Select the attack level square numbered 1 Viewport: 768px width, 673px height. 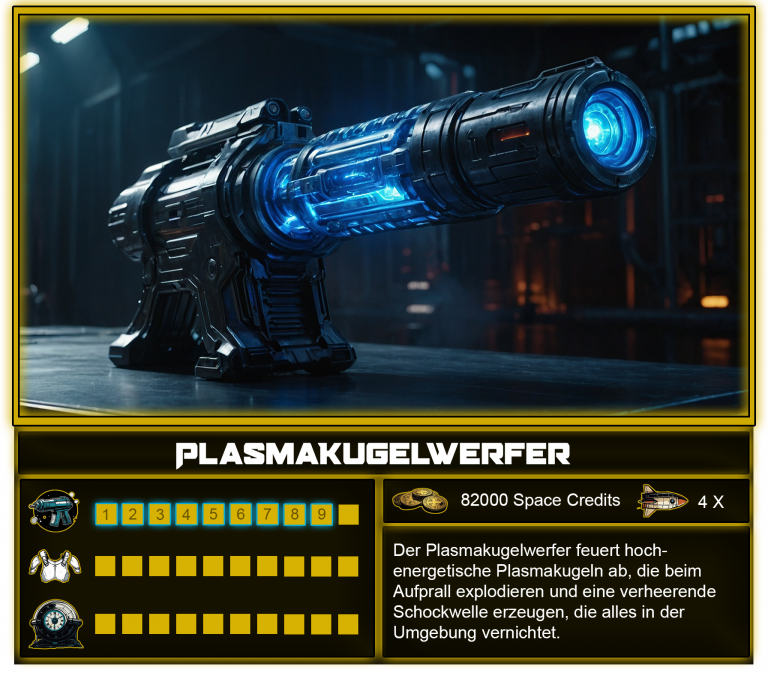pyautogui.click(x=105, y=515)
